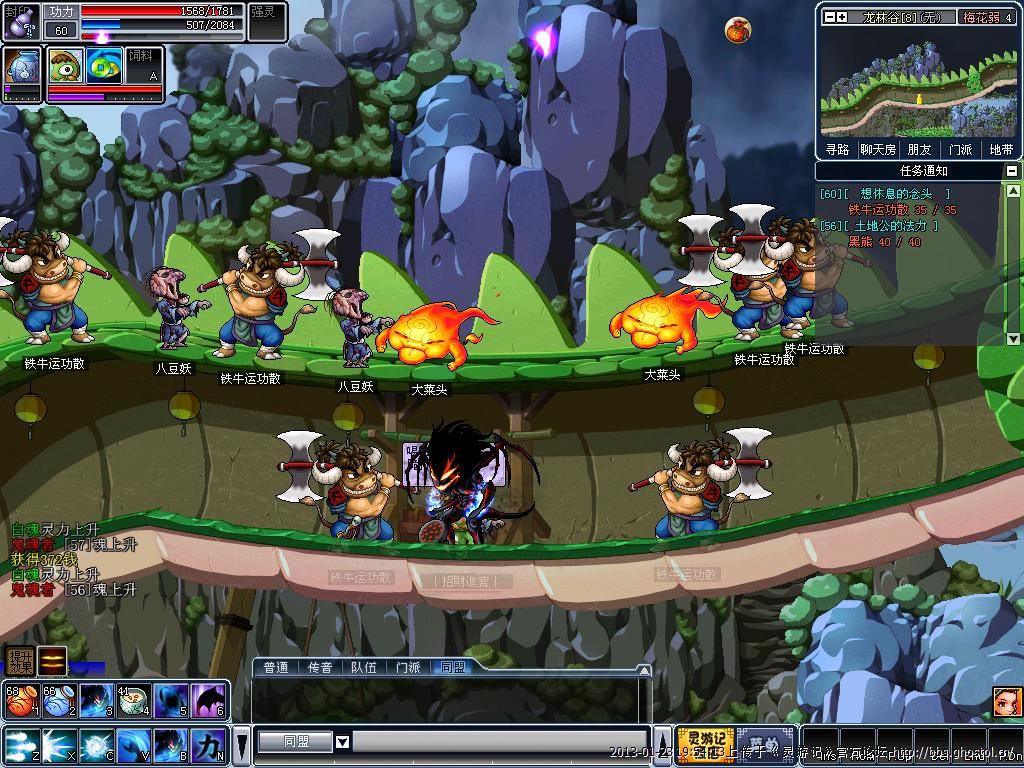
Task: Switch to the 队伍 team chat tab
Action: click(364, 667)
